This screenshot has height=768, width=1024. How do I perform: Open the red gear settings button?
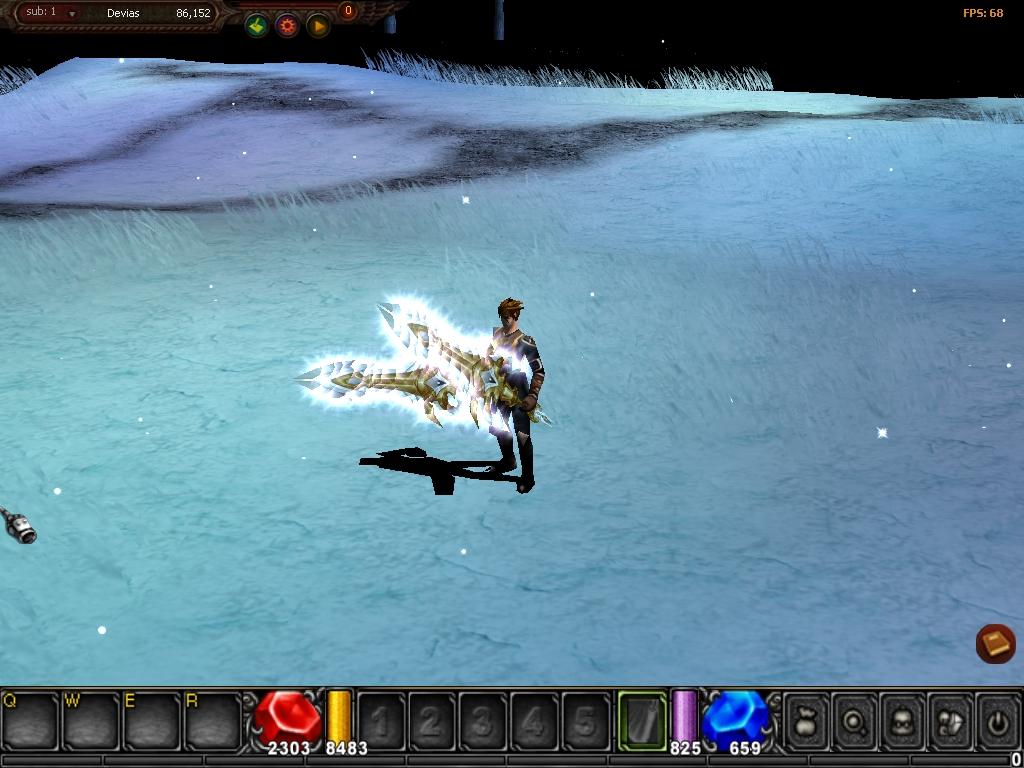(x=288, y=26)
